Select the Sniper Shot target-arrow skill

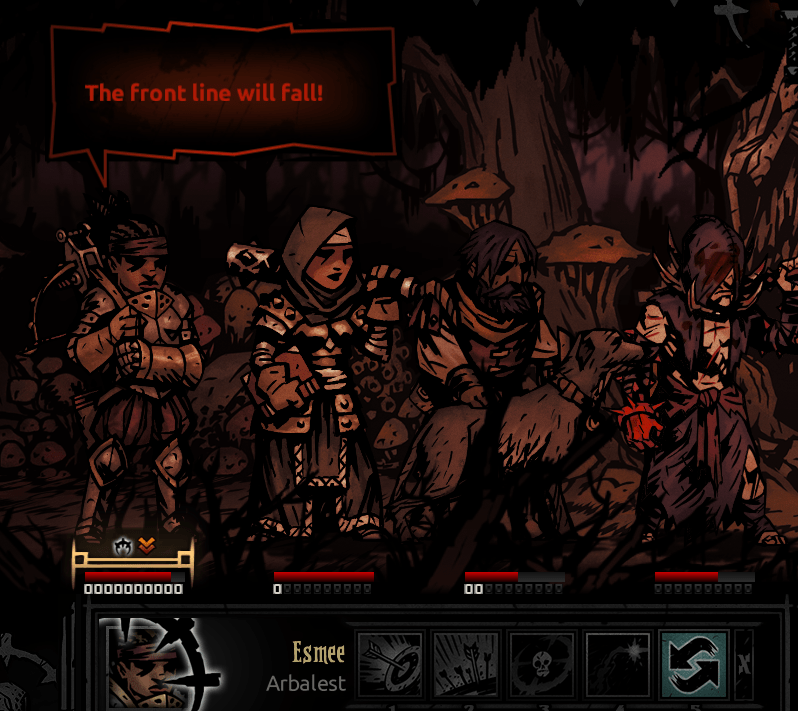389,664
